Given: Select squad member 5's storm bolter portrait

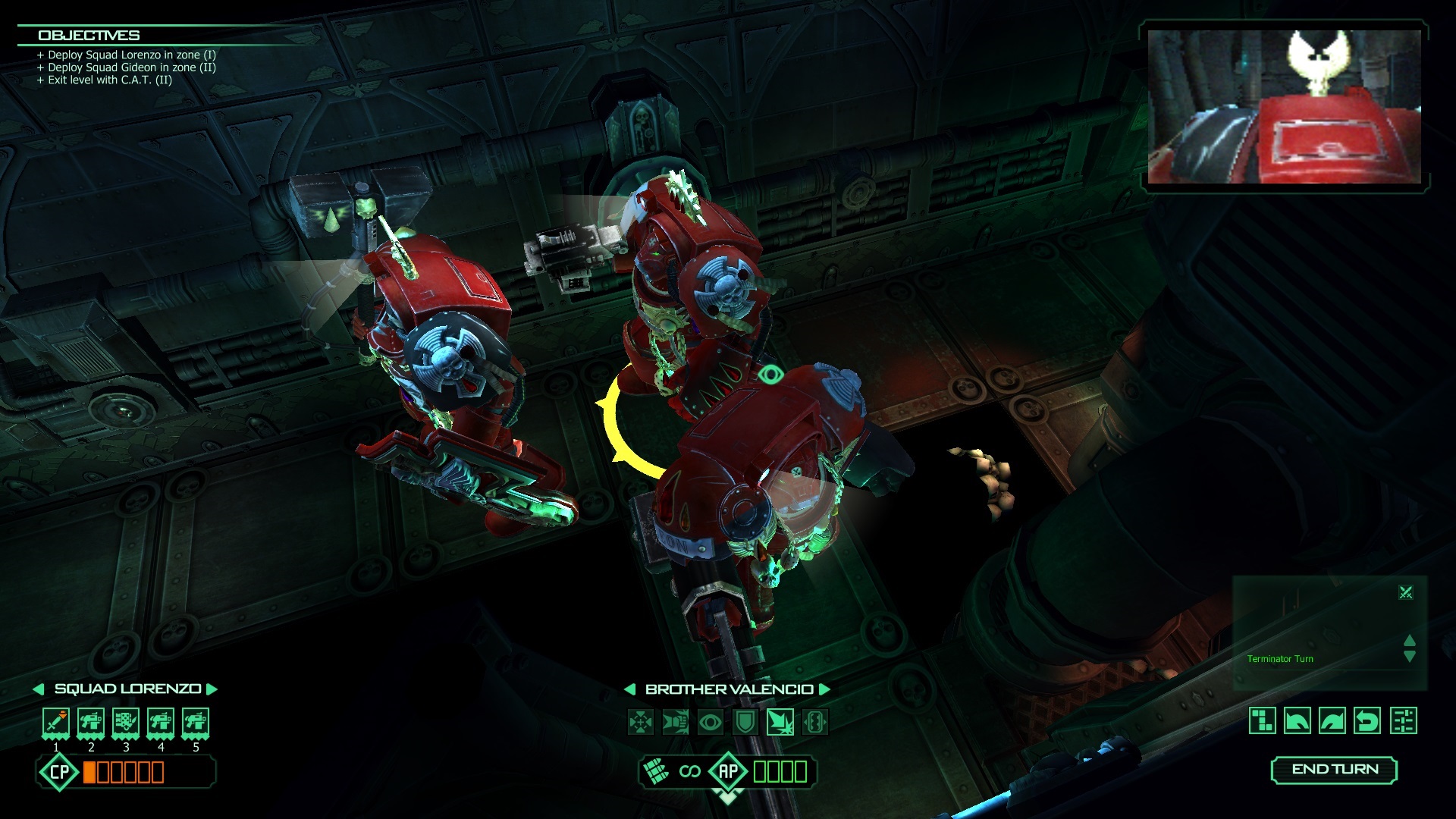Looking at the screenshot, I should 196,723.
